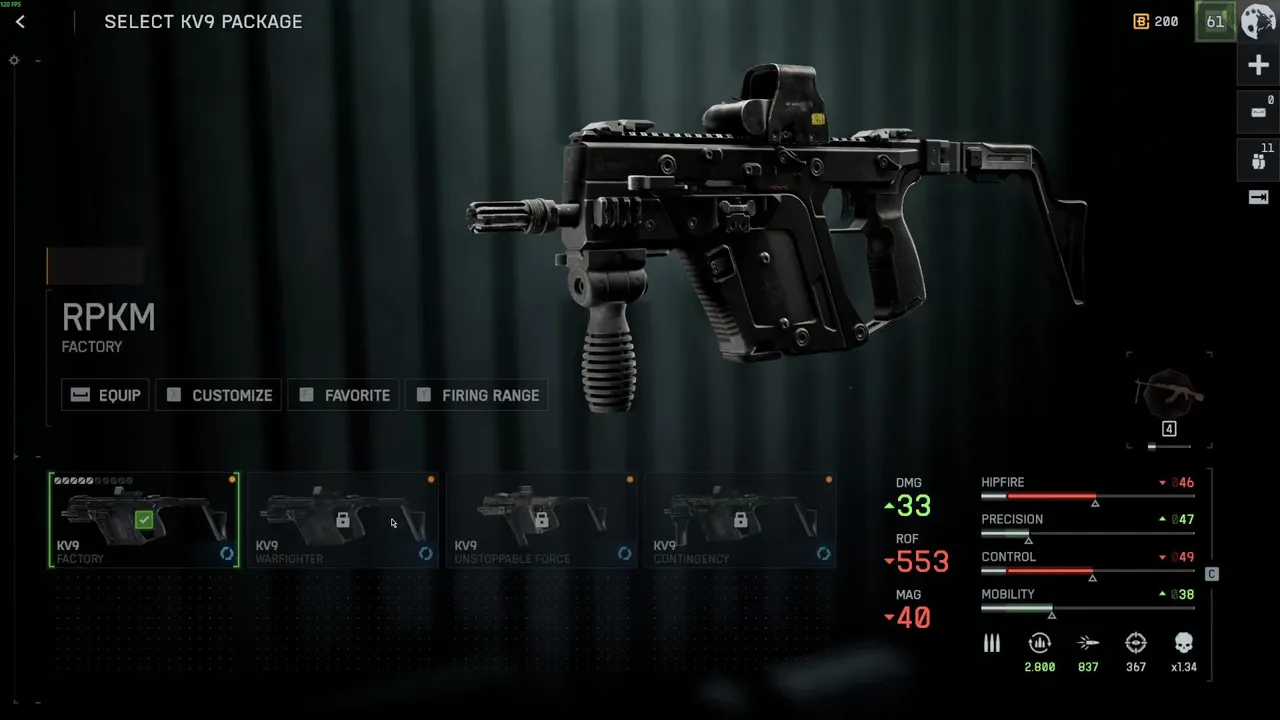The width and height of the screenshot is (1280, 720).
Task: Select the headshot multiplier skull icon
Action: coord(1184,643)
